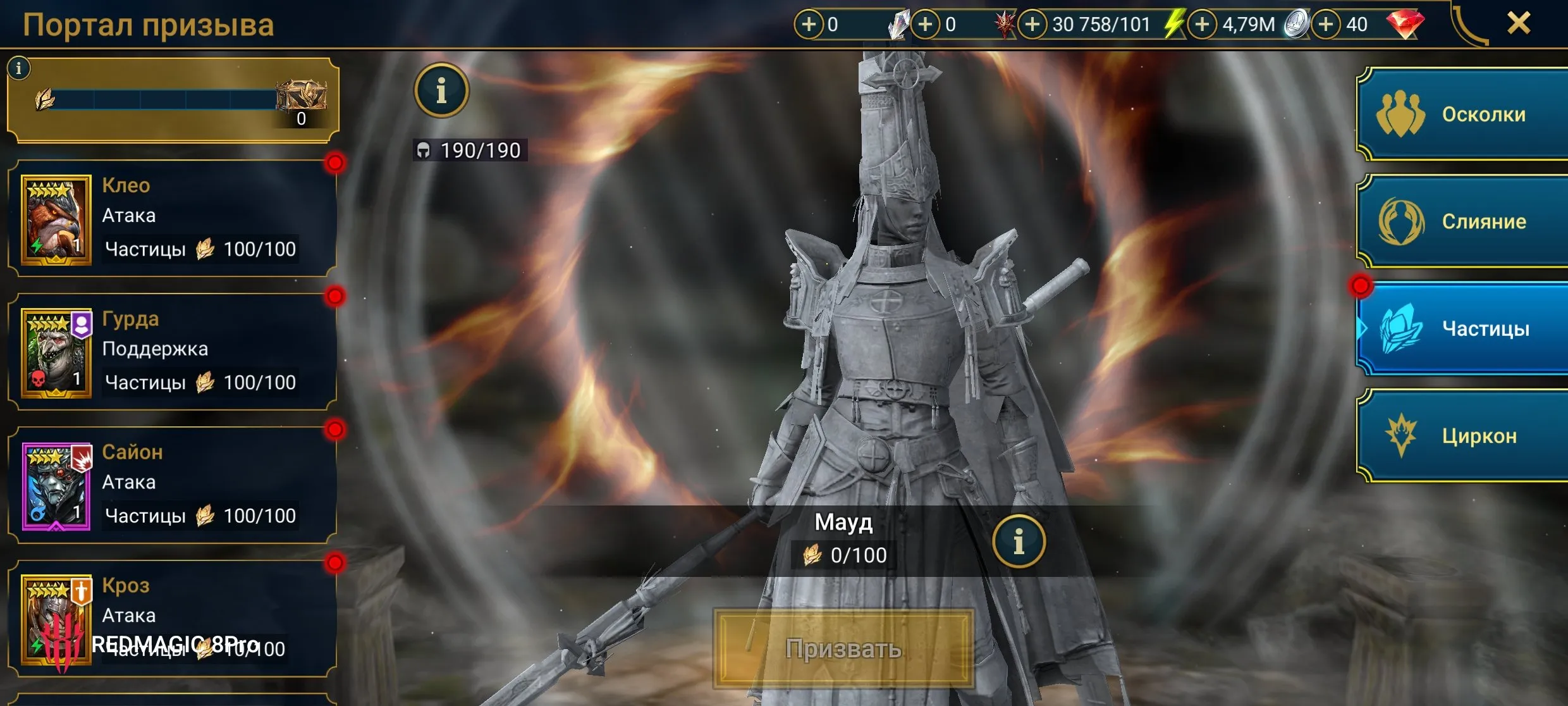Select the Частицы tab
Image resolution: width=1568 pixels, height=706 pixels.
point(1462,328)
